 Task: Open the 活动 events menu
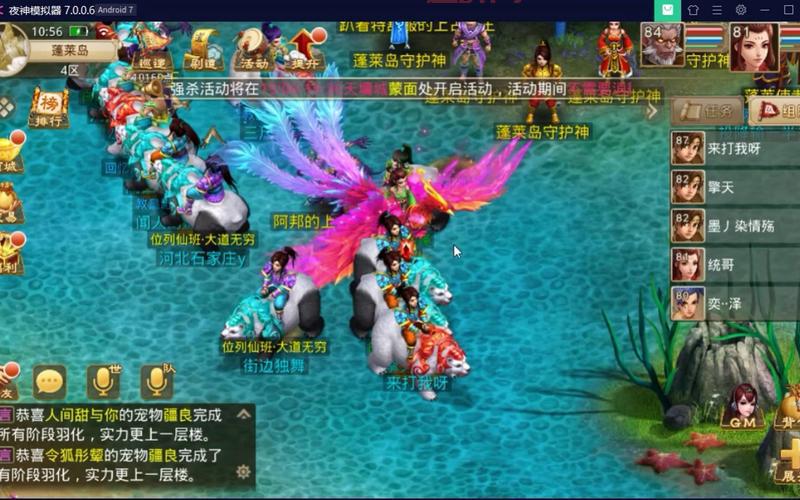click(254, 48)
